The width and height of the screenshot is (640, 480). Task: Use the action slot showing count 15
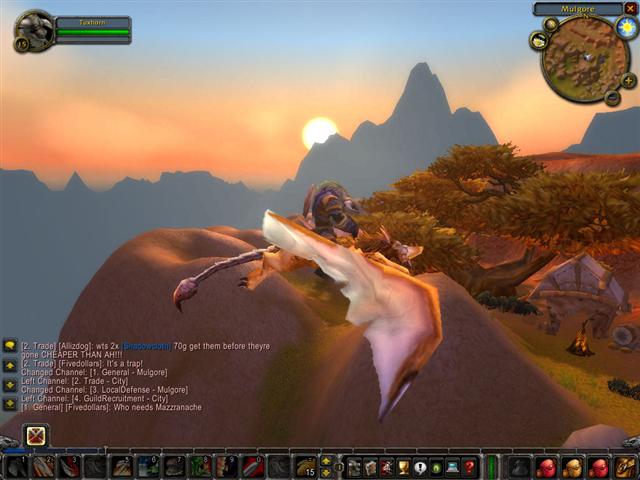(x=306, y=467)
